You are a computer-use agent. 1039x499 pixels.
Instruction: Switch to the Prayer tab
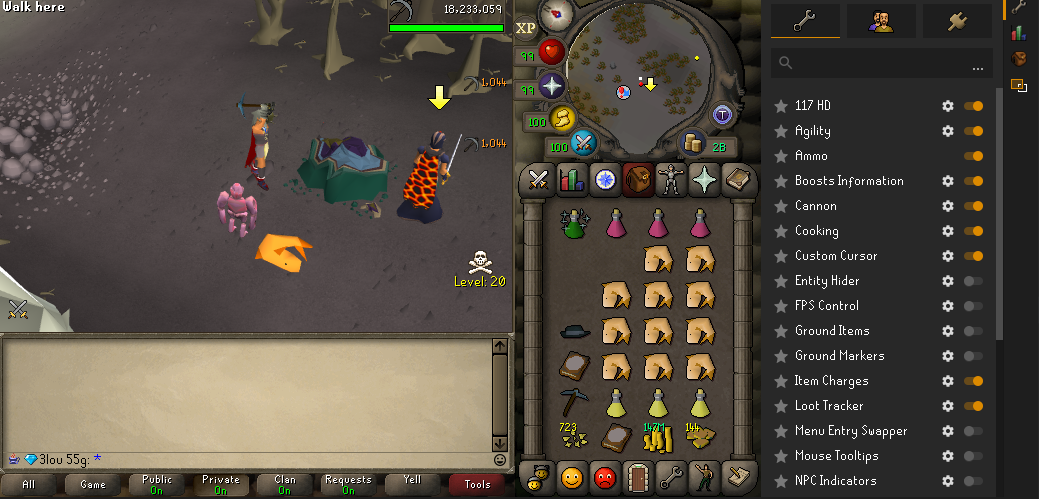[x=703, y=179]
